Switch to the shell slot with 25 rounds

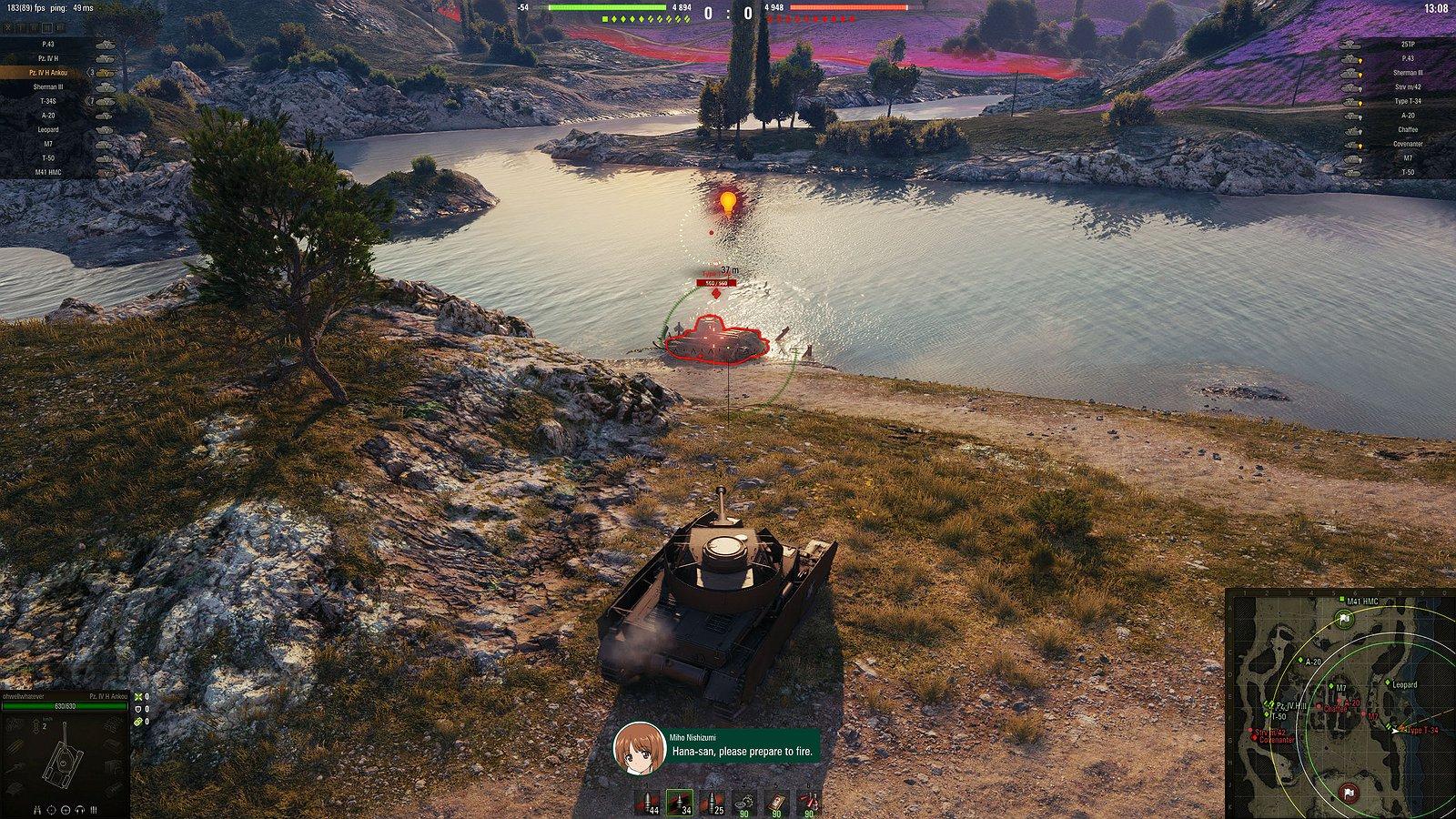[x=713, y=803]
